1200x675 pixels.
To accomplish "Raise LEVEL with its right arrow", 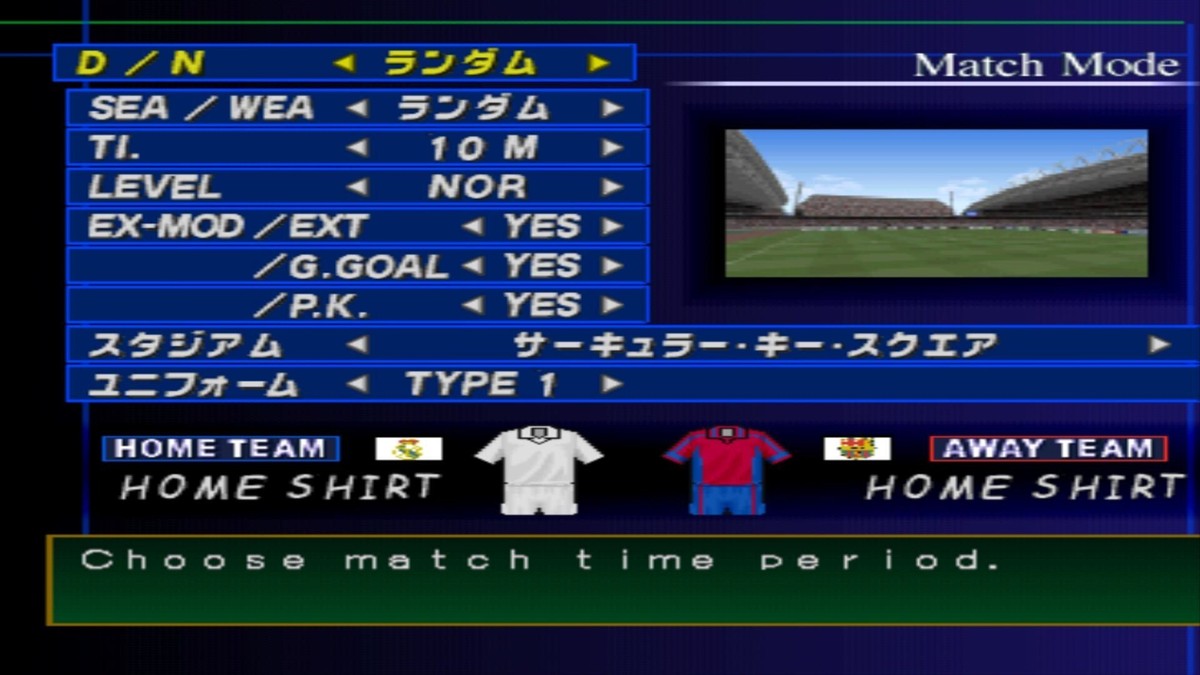I will click(612, 187).
